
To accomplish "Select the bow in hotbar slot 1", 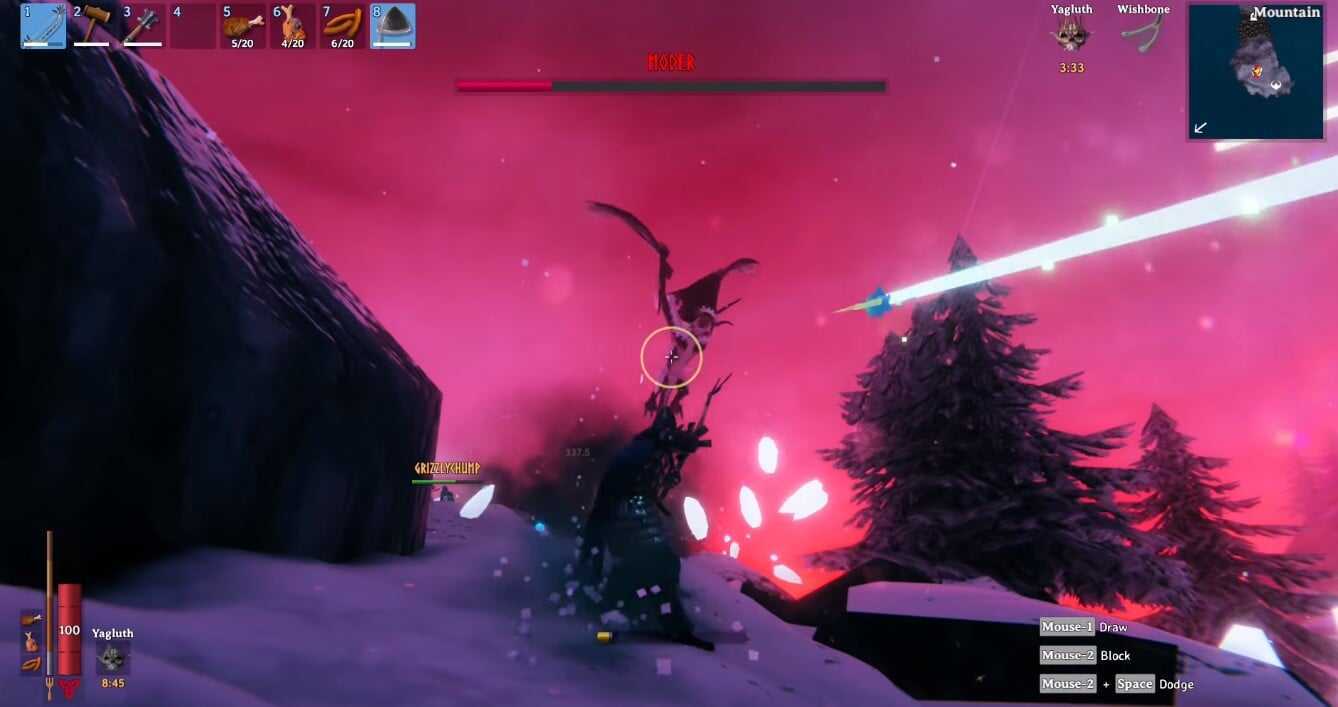I will 43,26.
